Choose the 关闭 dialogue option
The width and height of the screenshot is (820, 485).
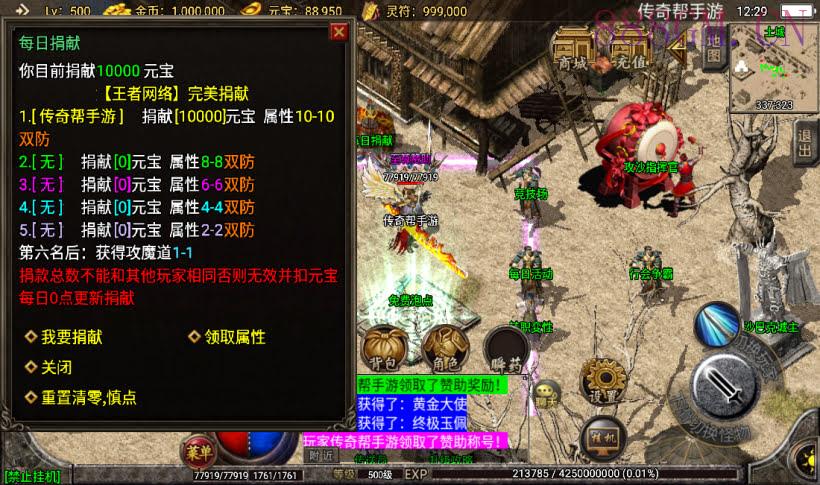click(55, 366)
